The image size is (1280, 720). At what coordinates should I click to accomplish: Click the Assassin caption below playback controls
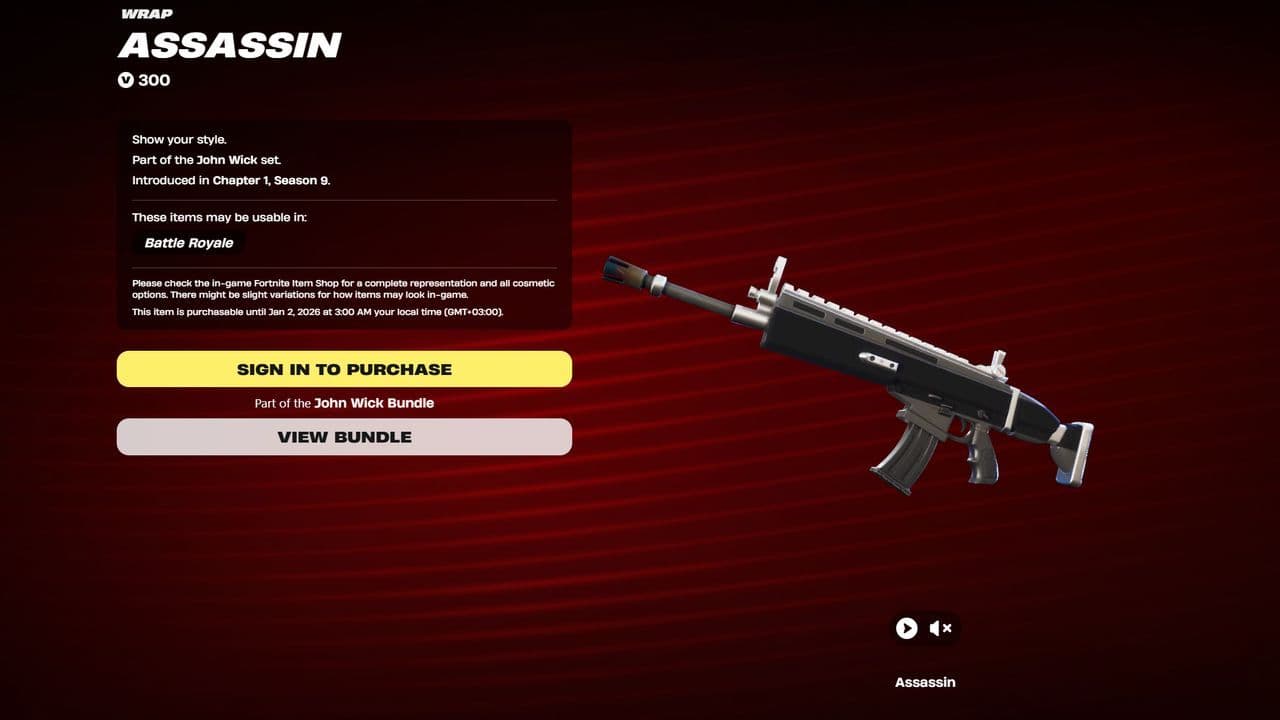point(925,681)
